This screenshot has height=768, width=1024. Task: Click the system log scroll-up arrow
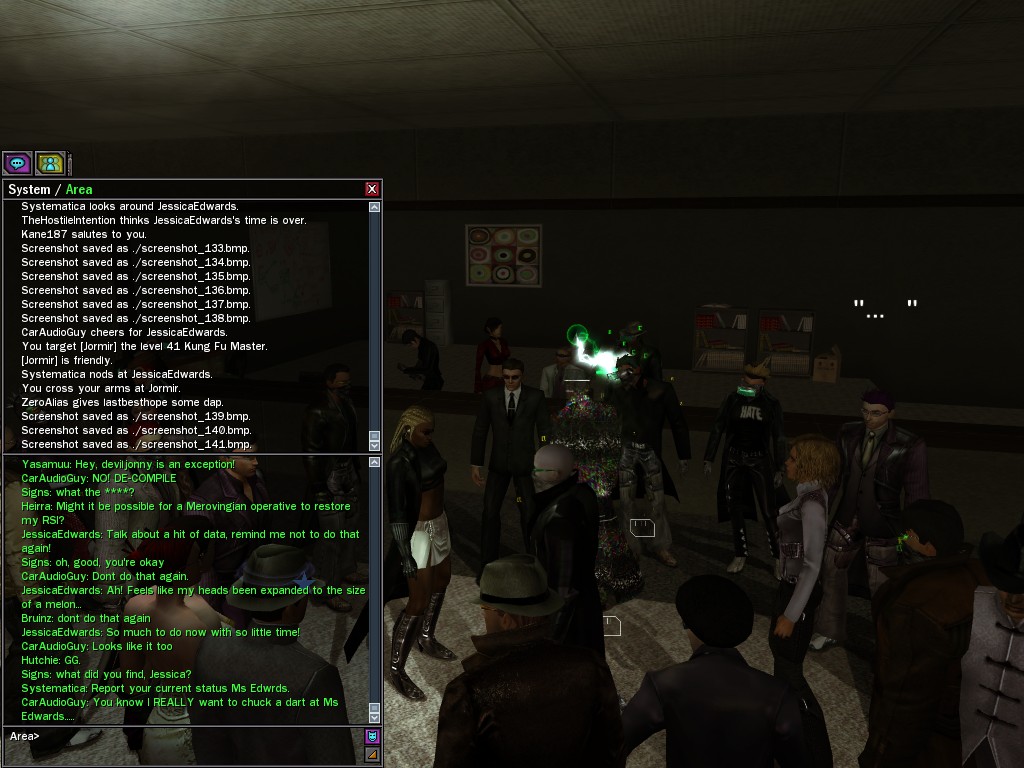pos(375,207)
